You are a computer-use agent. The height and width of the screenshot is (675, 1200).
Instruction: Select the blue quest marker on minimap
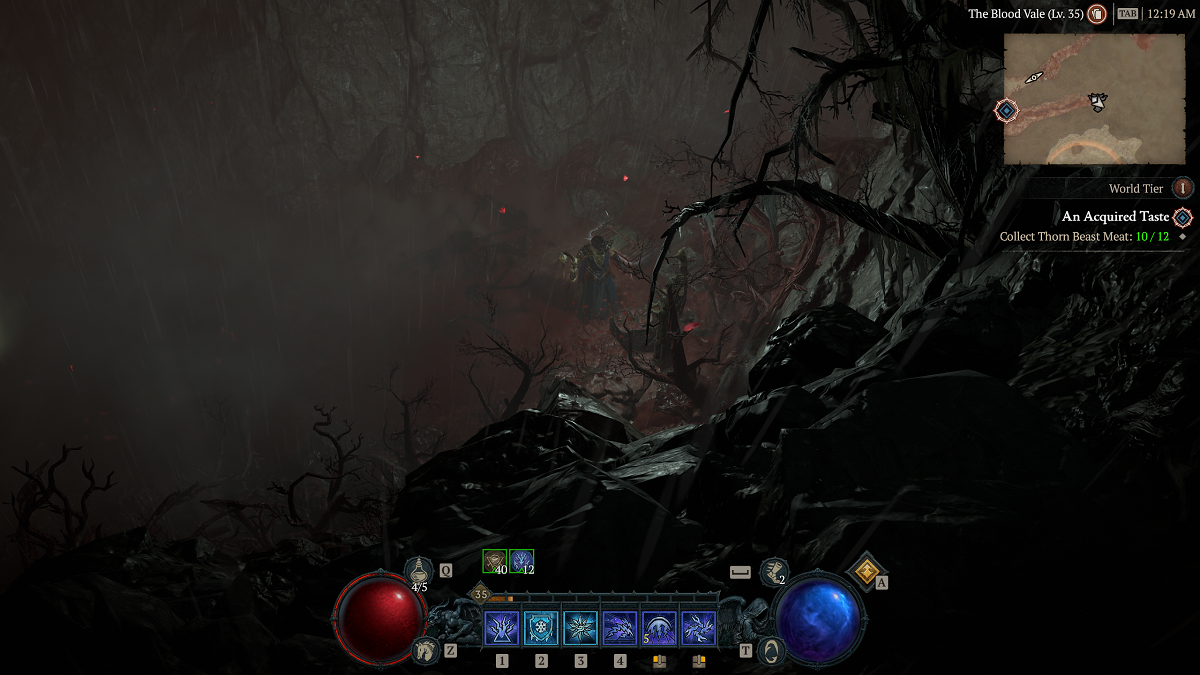click(x=1006, y=110)
